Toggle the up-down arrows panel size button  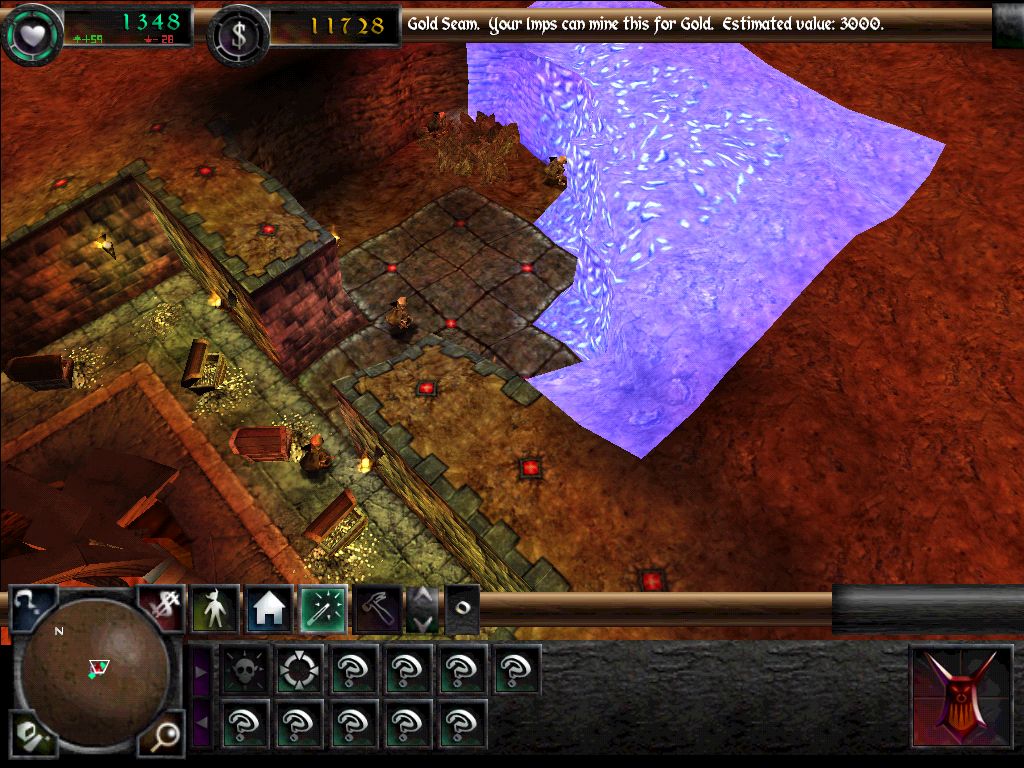pyautogui.click(x=422, y=608)
